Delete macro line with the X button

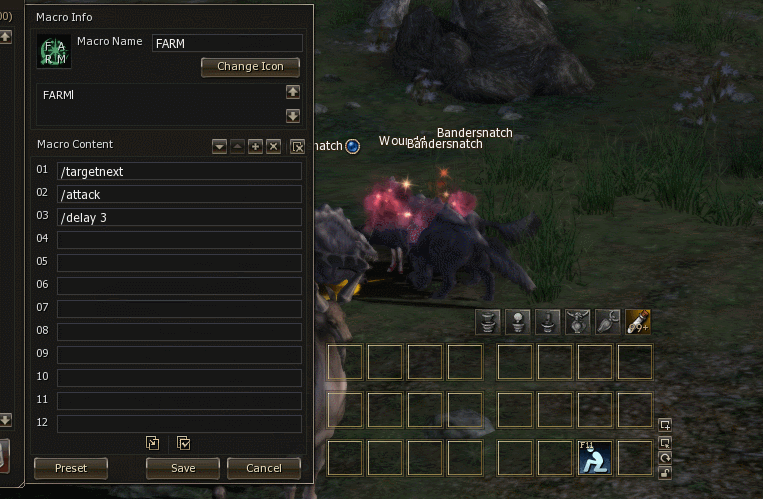(x=273, y=147)
